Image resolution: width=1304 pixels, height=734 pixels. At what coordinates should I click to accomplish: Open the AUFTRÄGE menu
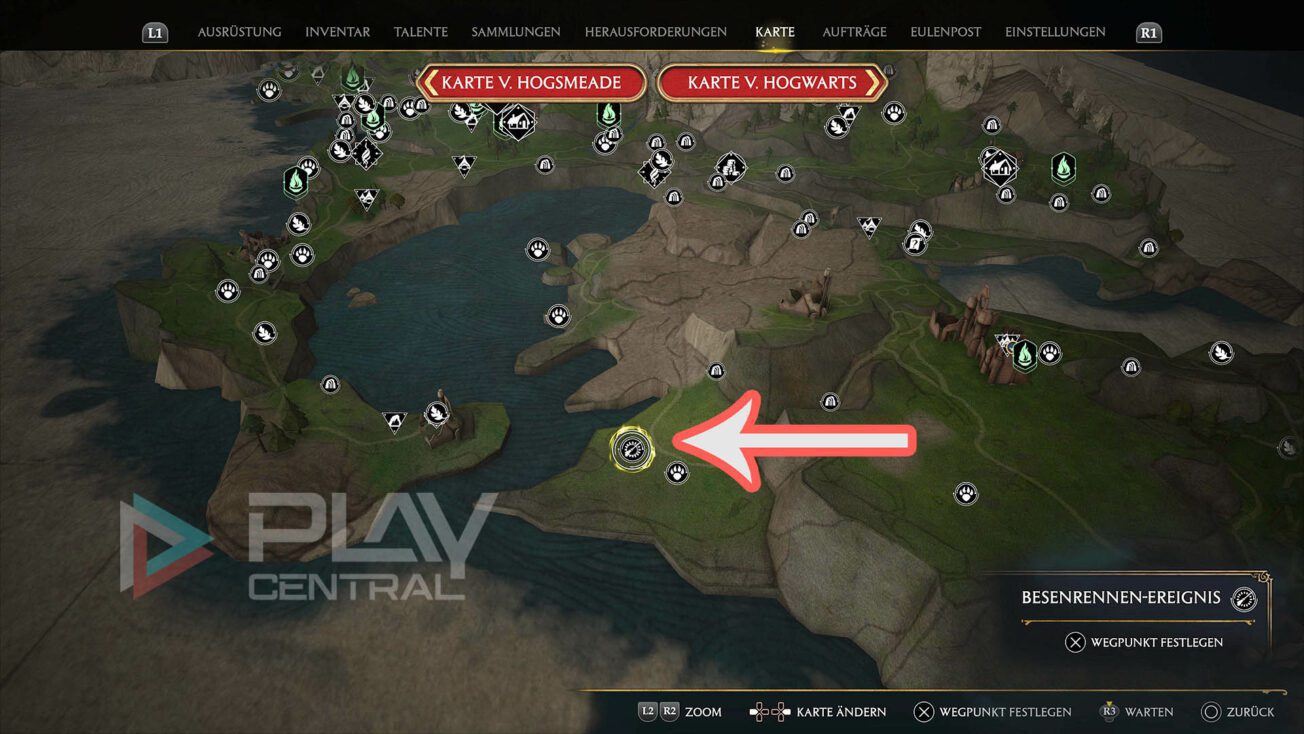coord(855,31)
